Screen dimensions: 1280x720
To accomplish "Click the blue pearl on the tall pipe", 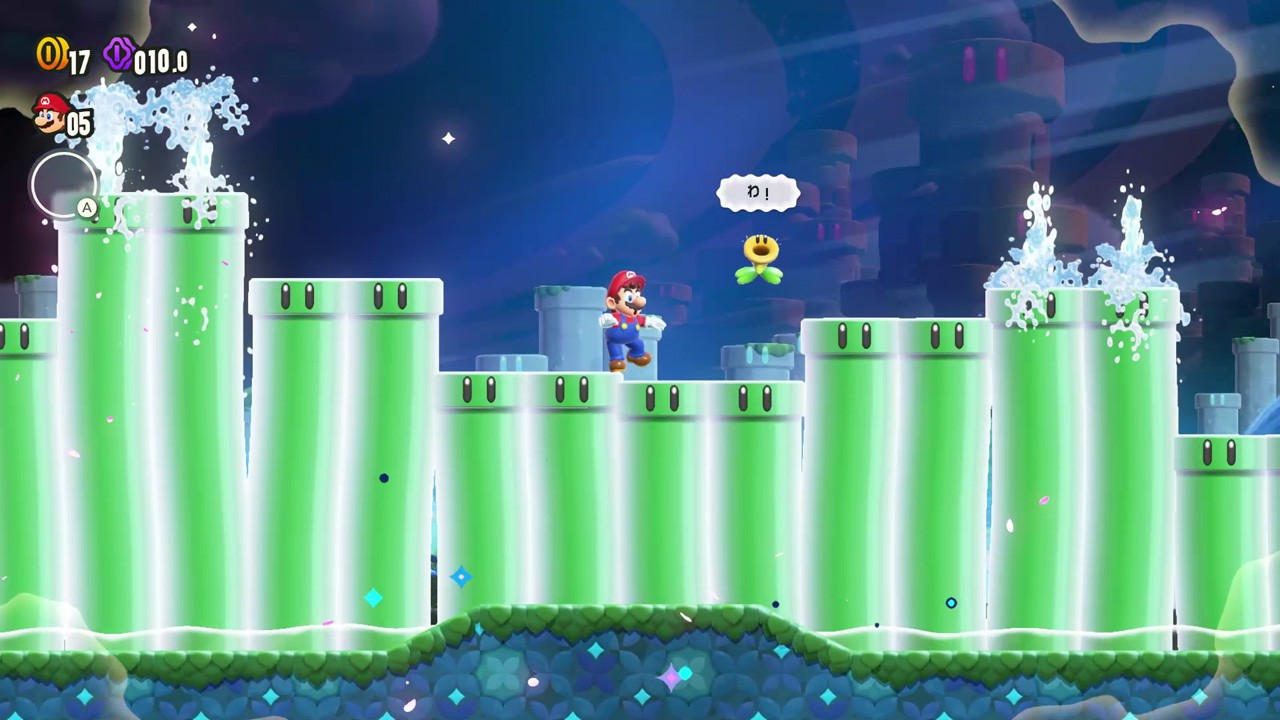I will coord(384,478).
